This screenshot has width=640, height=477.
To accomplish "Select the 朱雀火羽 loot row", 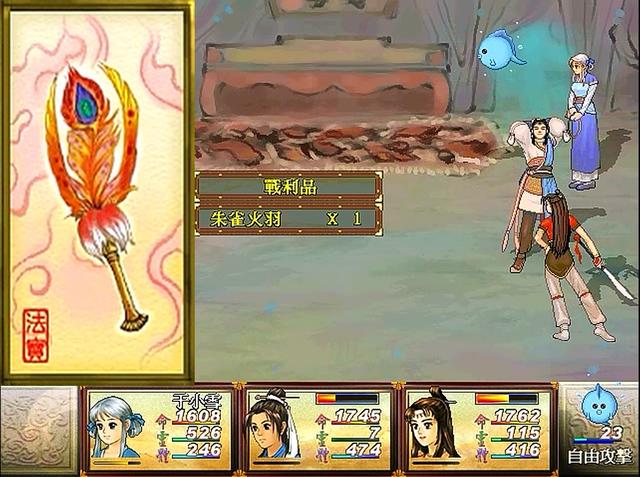I will point(288,219).
